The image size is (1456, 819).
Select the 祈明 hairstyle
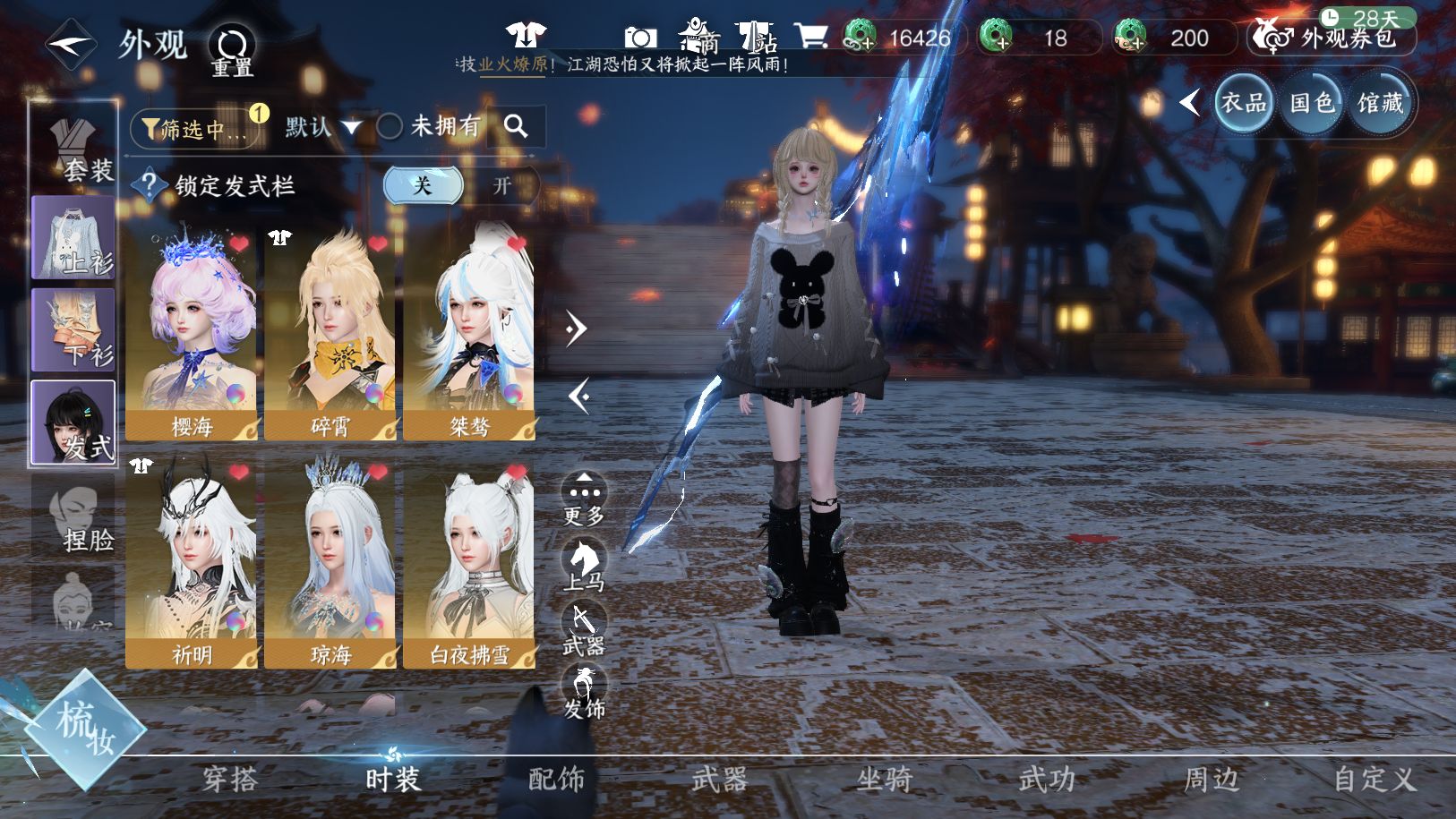192,564
